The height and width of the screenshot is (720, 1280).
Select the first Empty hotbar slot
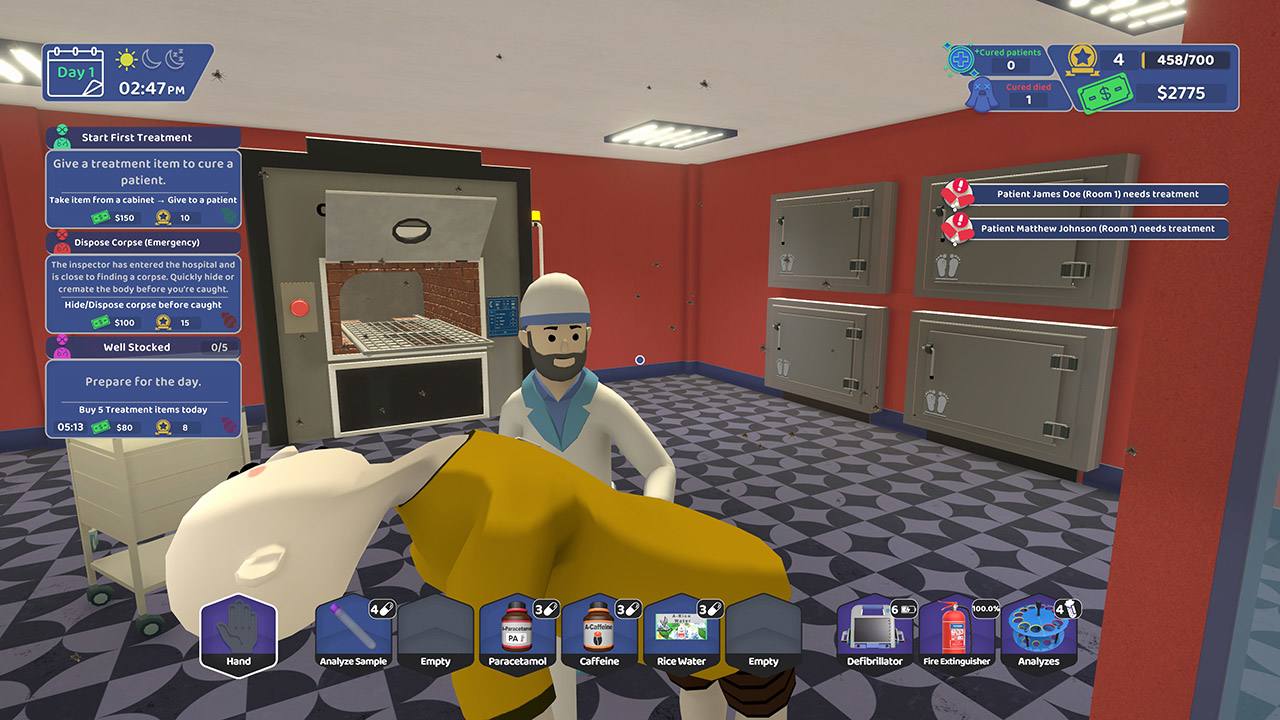click(x=438, y=635)
